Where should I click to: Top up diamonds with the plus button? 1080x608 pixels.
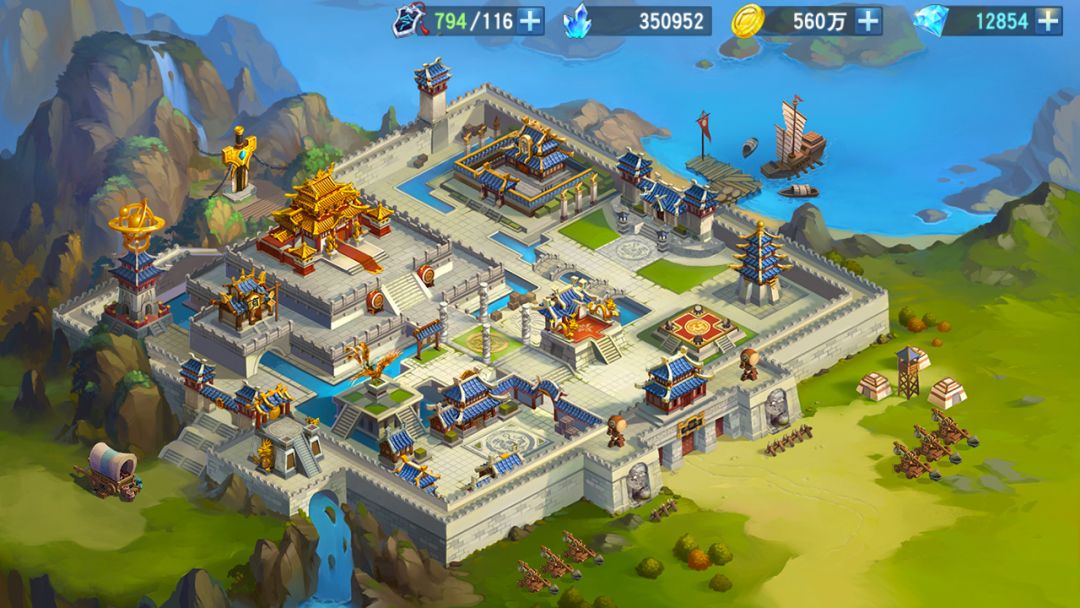click(x=1047, y=20)
